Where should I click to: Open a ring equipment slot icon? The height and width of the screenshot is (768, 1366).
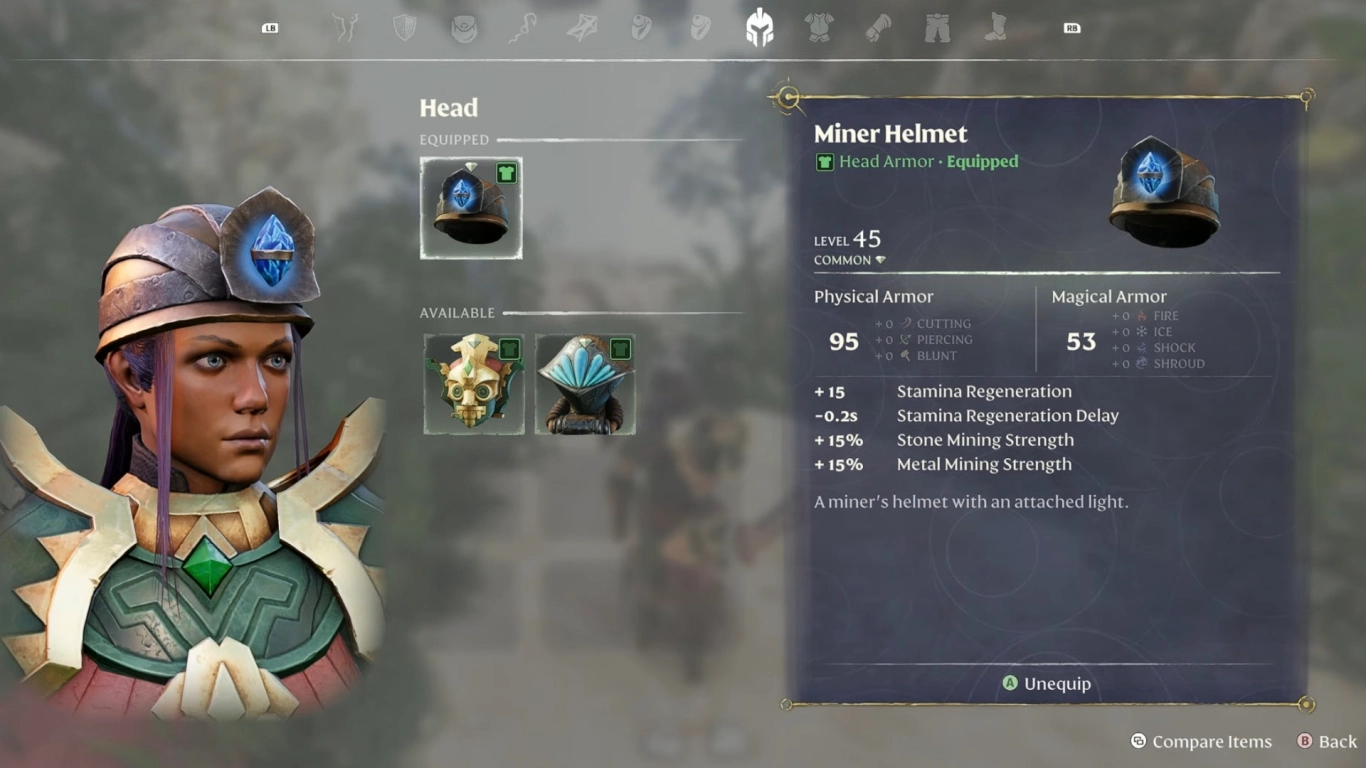(x=642, y=27)
